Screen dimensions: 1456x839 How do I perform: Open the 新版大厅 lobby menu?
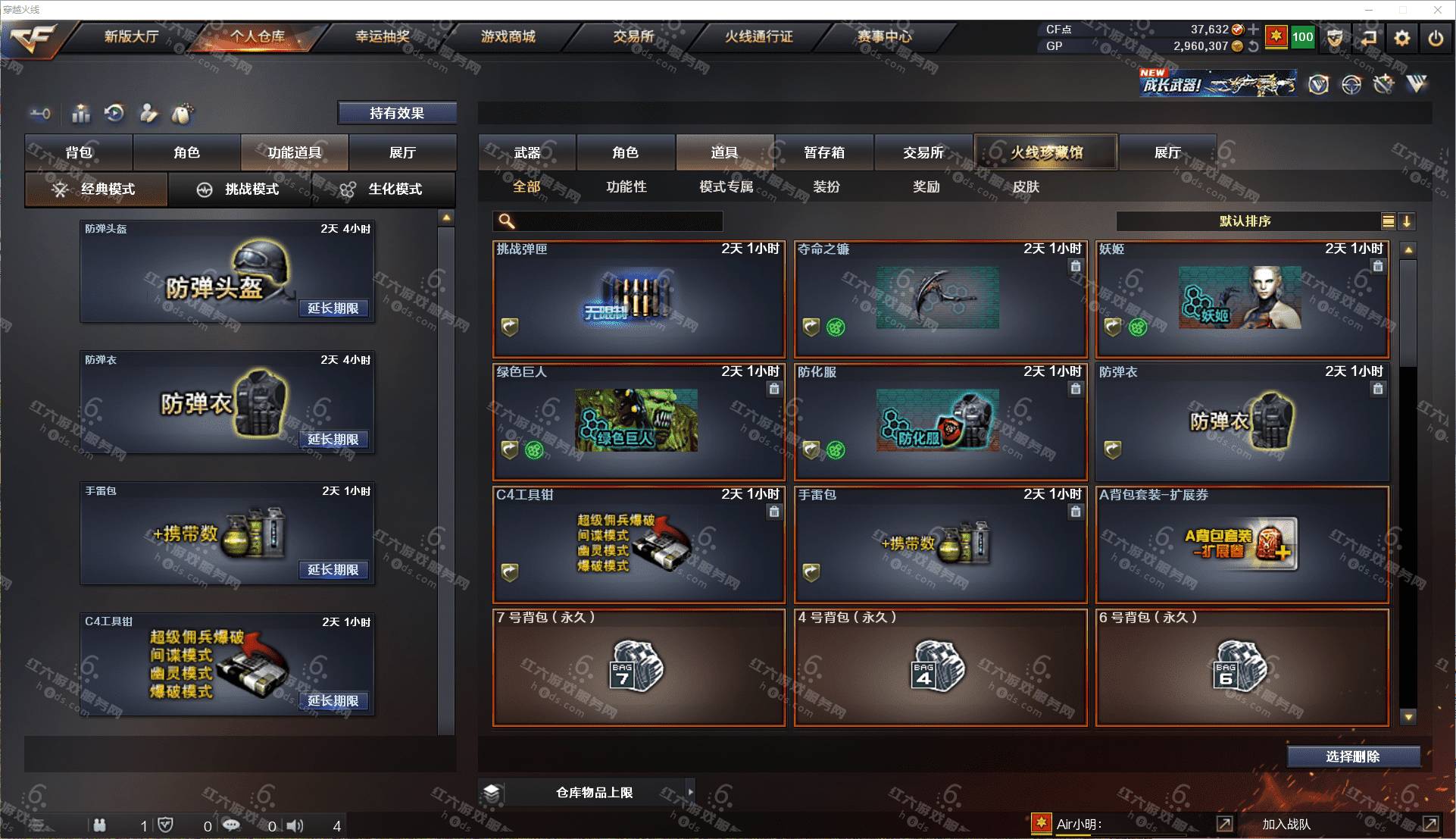coord(131,36)
